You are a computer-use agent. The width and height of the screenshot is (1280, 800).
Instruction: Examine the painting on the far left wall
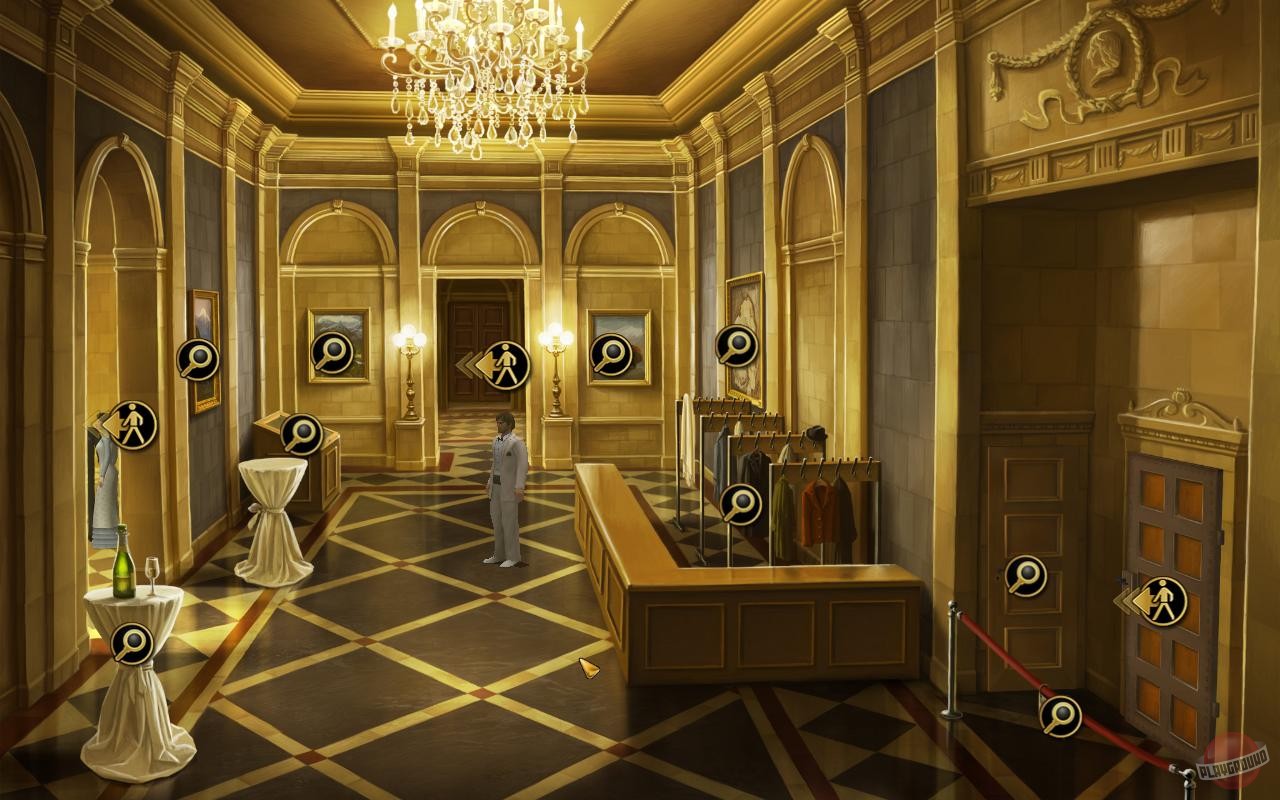(x=198, y=360)
